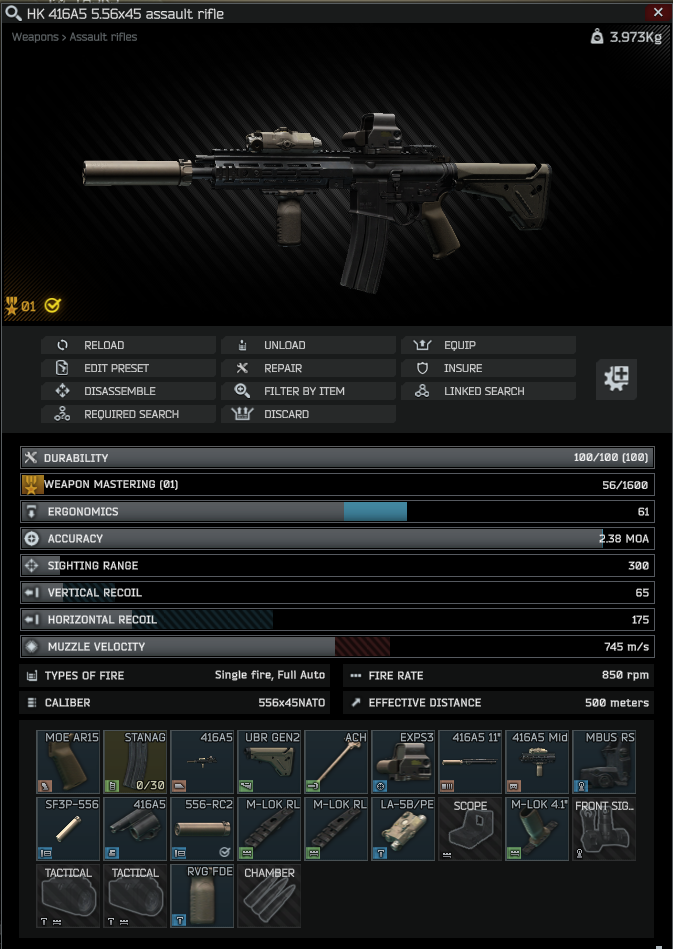Equip the HK 416A5 rifle
This screenshot has width=673, height=949.
[x=488, y=345]
